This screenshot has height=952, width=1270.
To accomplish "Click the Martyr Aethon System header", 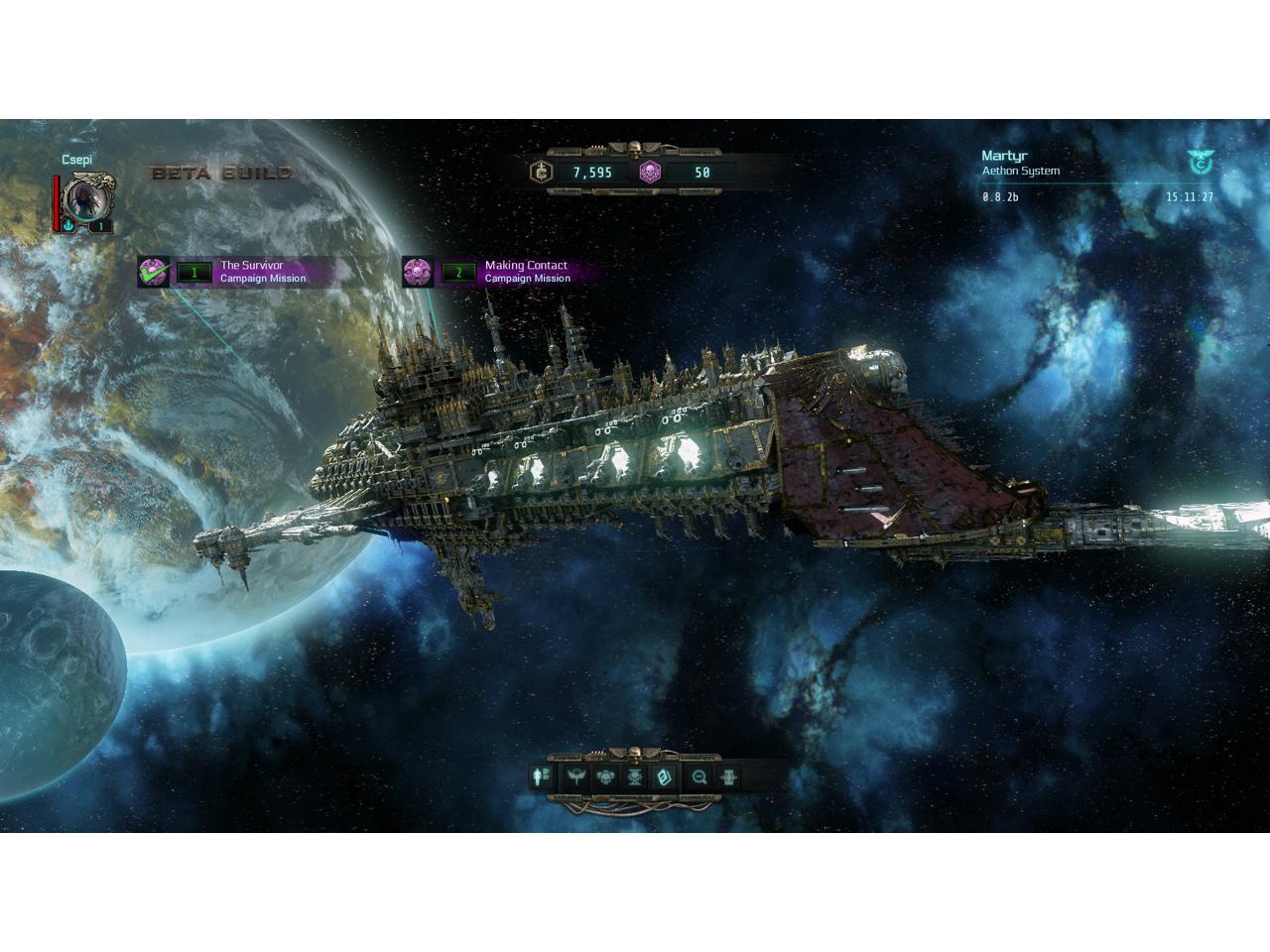I will coord(1020,163).
